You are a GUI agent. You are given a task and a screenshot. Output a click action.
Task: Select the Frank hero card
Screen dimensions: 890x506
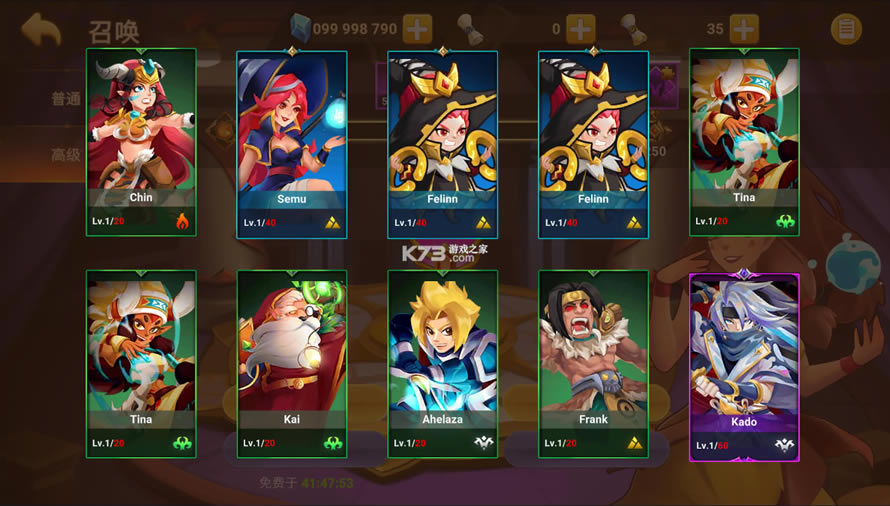[x=593, y=364]
